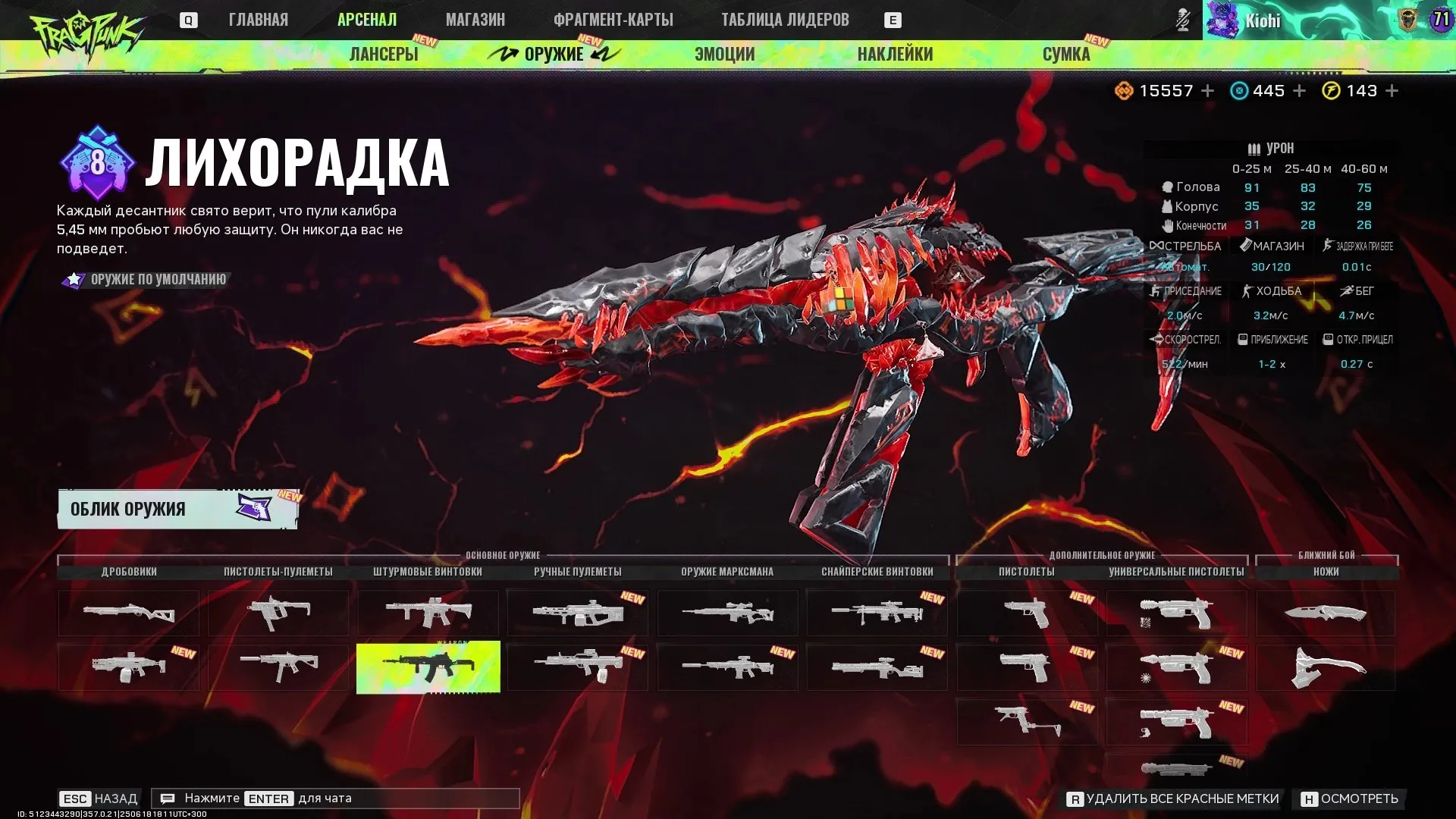The height and width of the screenshot is (819, 1456).
Task: Click the Q key icon beside Главная
Action: tap(189, 20)
